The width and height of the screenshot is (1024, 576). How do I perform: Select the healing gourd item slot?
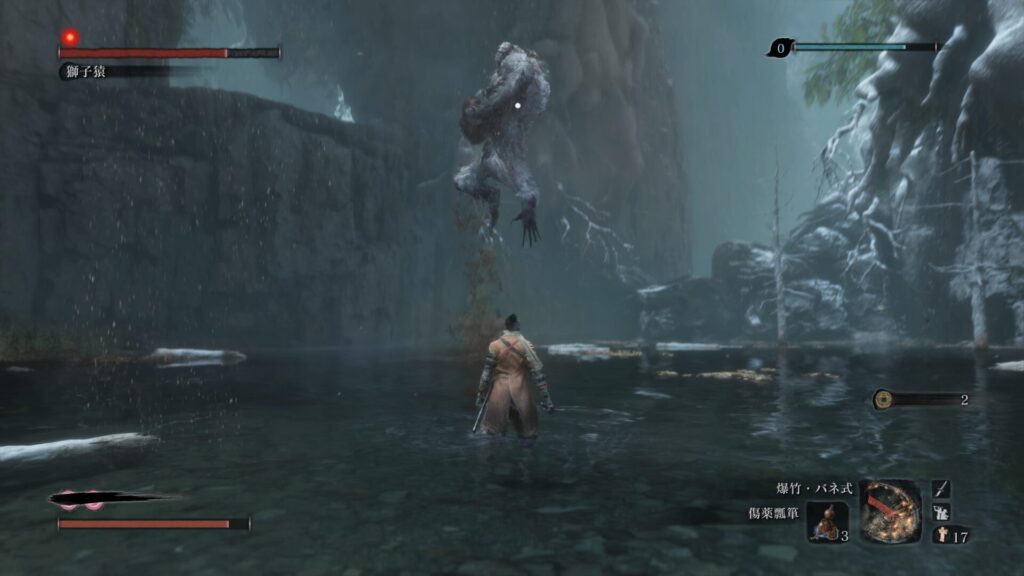pos(827,521)
